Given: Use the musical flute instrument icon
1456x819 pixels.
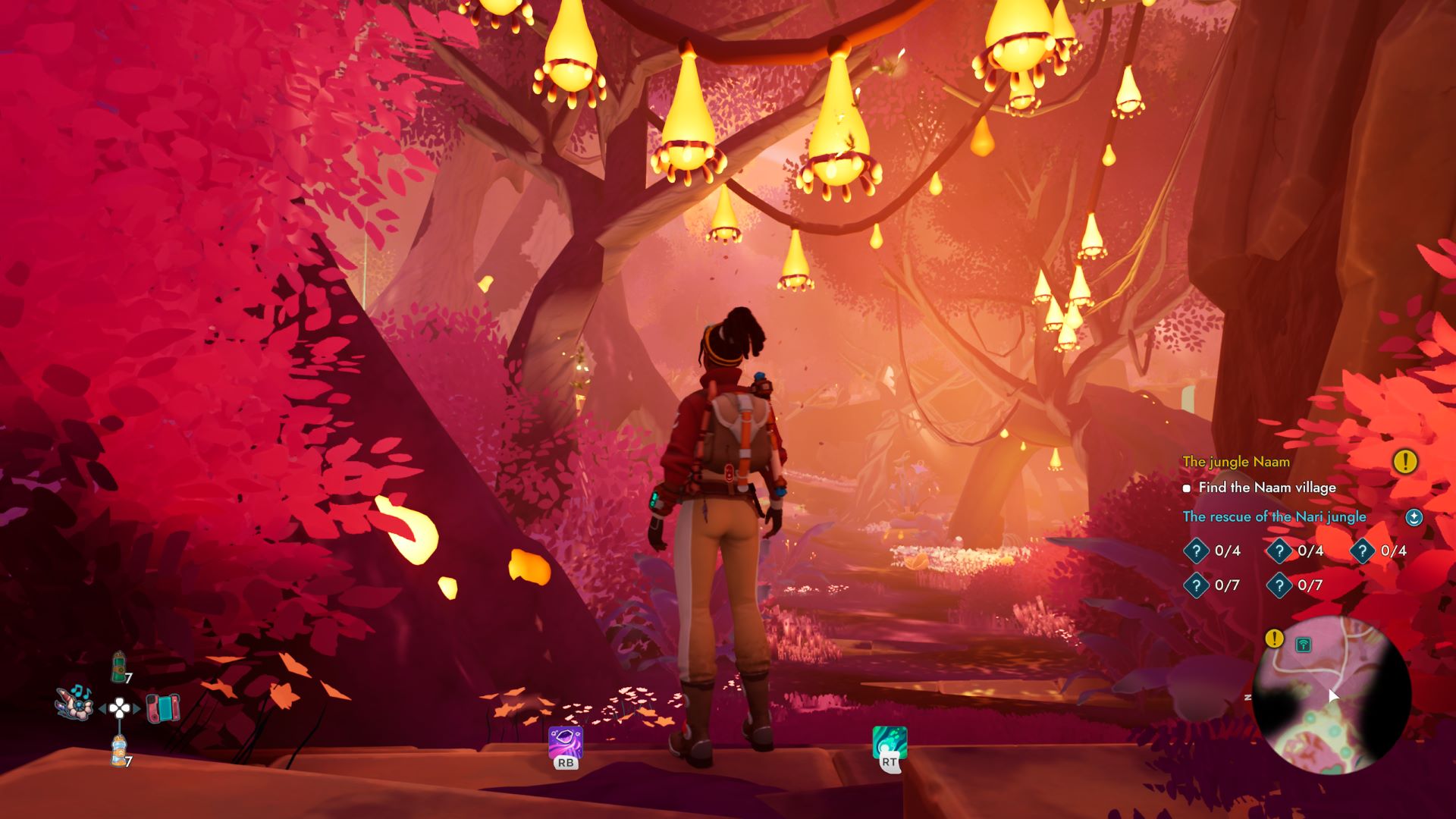Looking at the screenshot, I should point(74,701).
